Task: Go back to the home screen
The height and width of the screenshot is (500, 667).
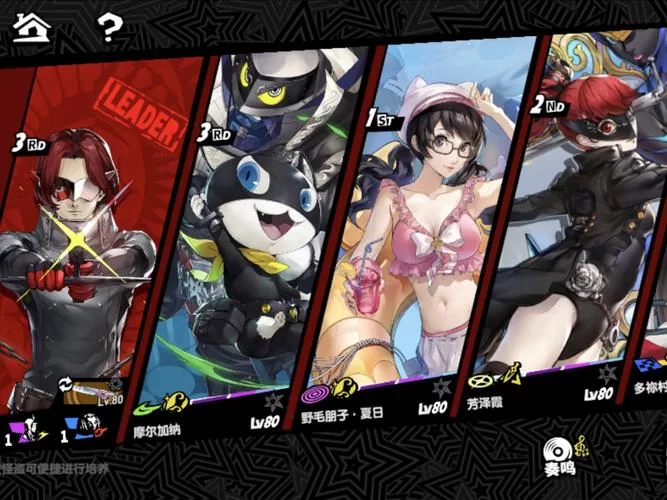Action: click(31, 26)
